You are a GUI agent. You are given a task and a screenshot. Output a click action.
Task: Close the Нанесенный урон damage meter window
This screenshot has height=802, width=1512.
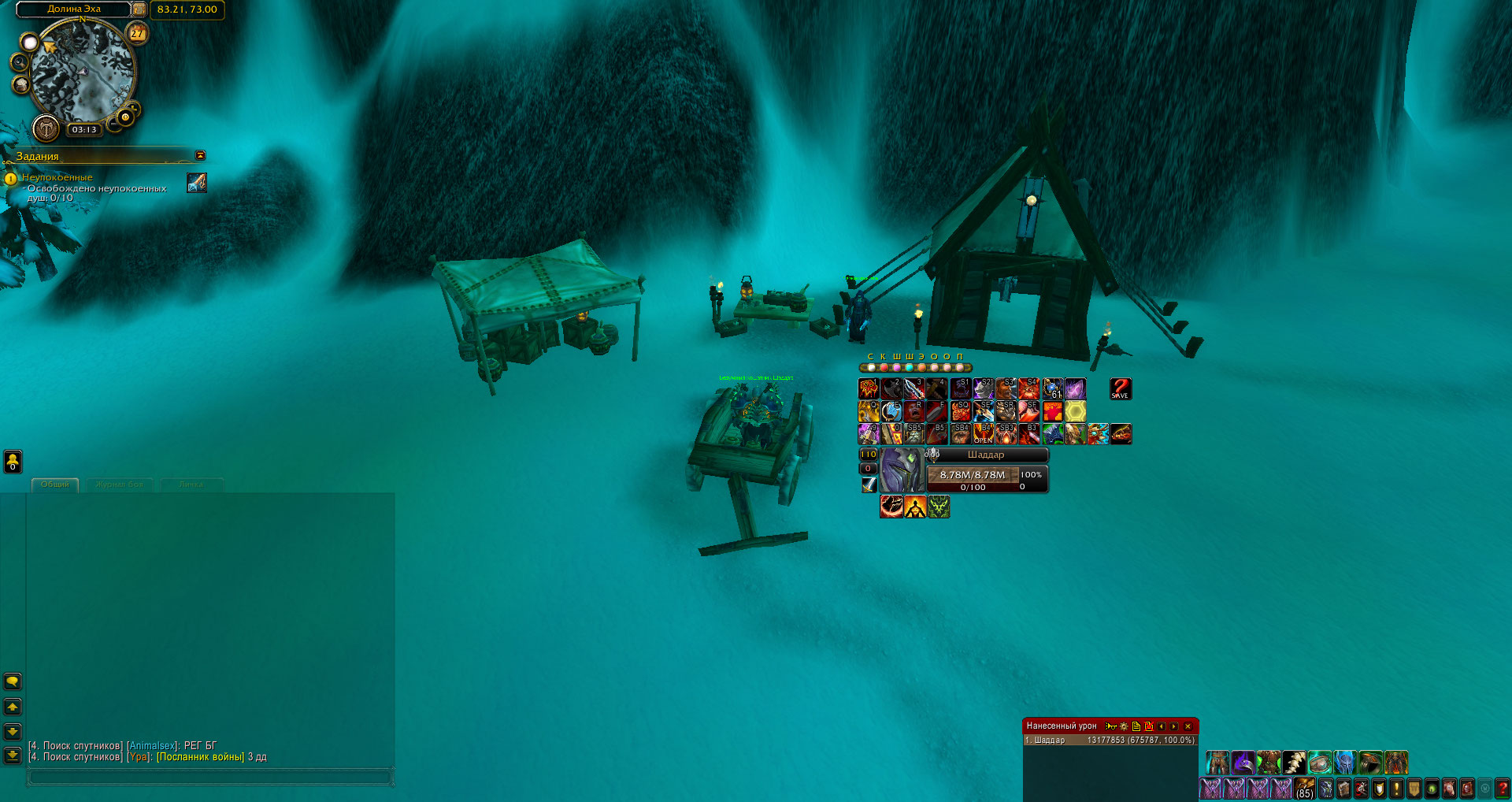pyautogui.click(x=1188, y=726)
